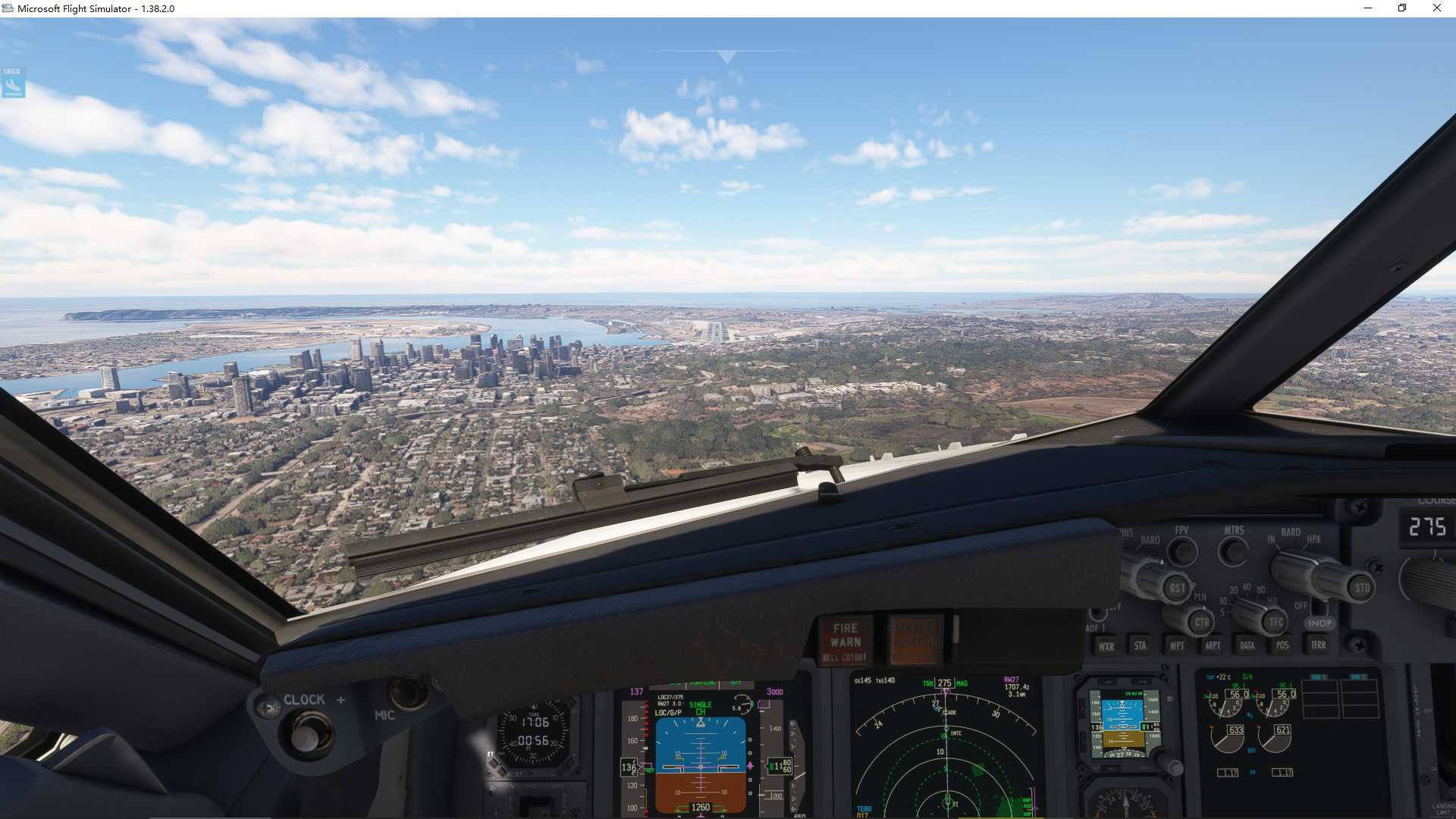This screenshot has height=819, width=1456.
Task: Minimize the simulator window
Action: [1368, 8]
